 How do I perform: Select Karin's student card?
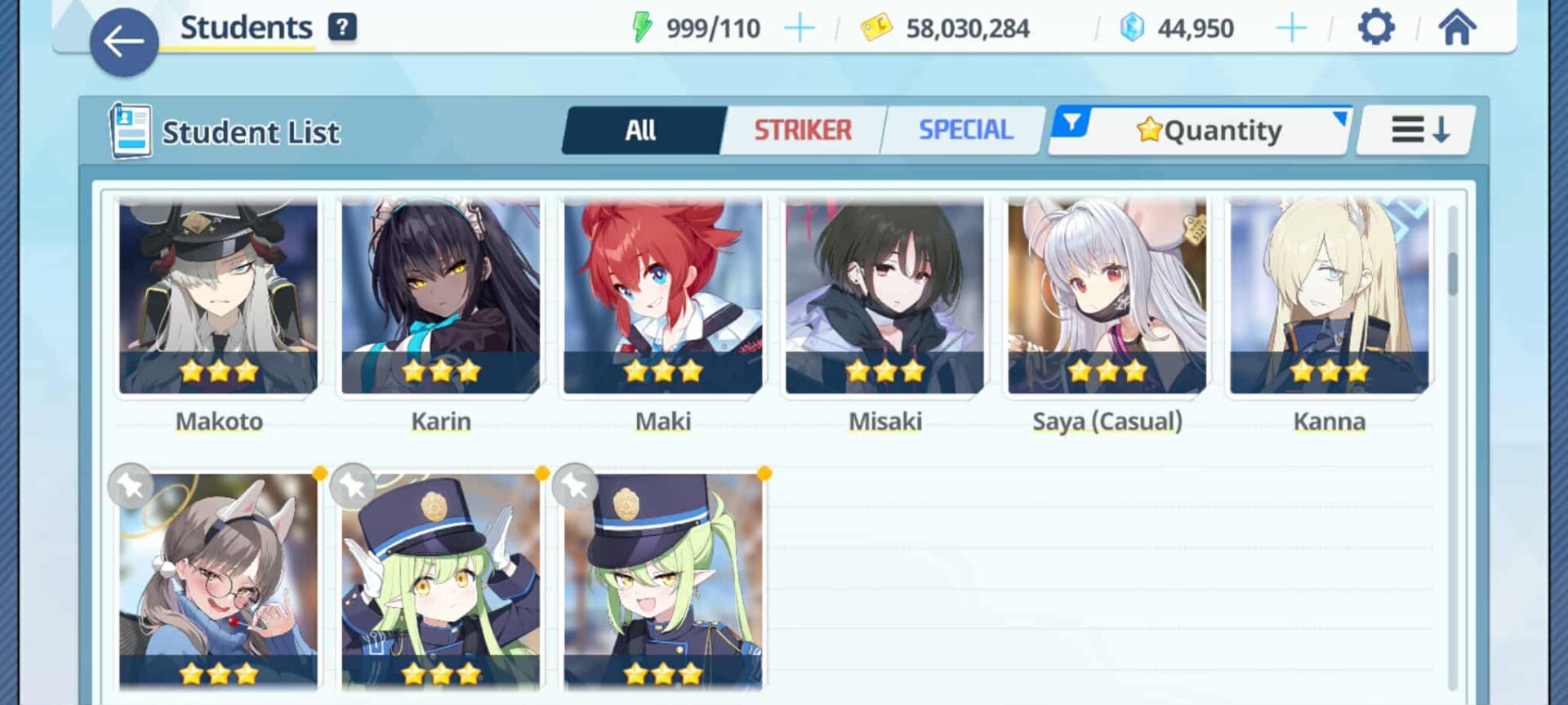[x=441, y=296]
